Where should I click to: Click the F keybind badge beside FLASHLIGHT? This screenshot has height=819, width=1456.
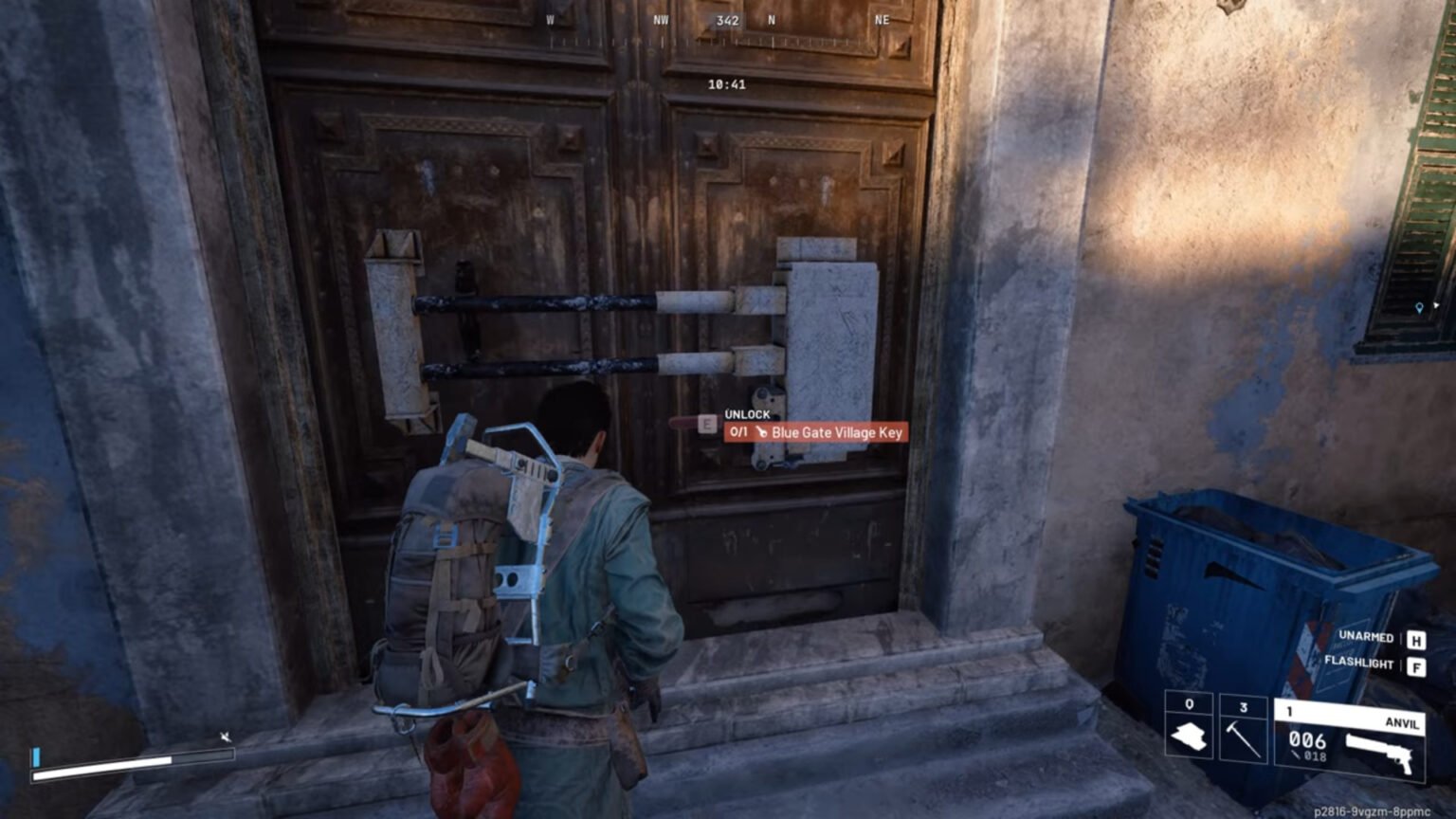1417,665
